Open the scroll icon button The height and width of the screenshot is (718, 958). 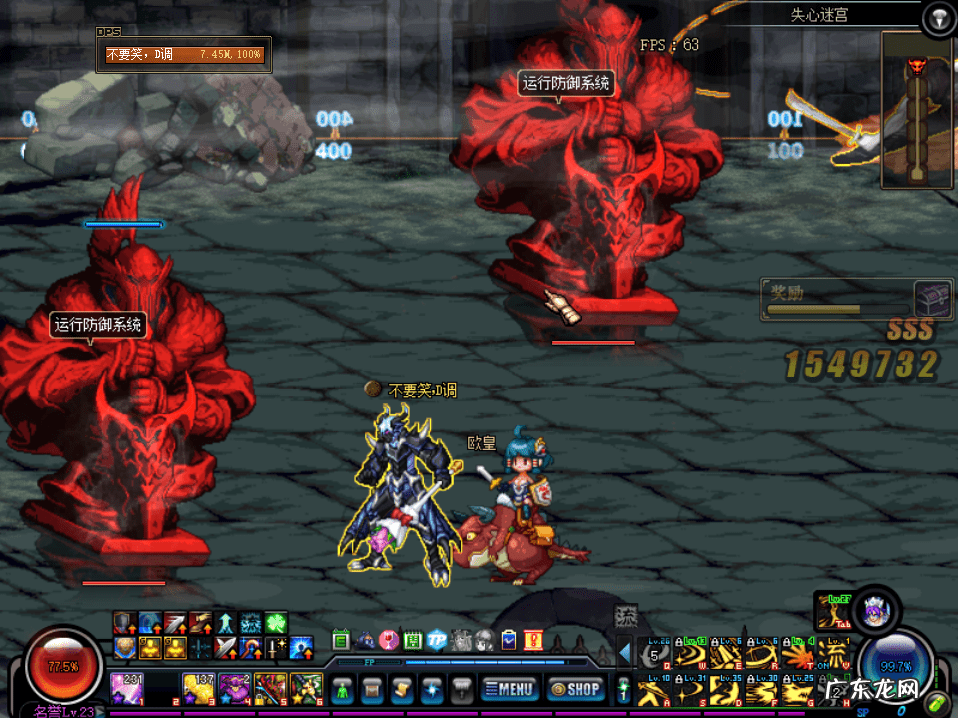click(403, 688)
